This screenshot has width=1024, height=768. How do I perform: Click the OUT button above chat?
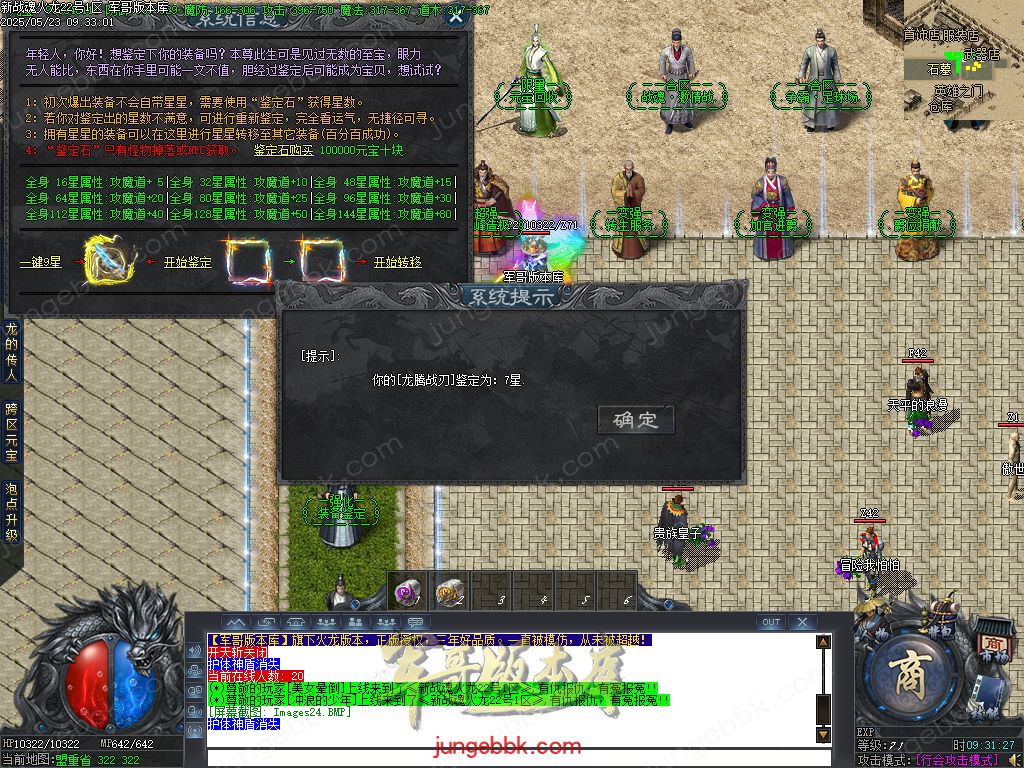tap(770, 622)
